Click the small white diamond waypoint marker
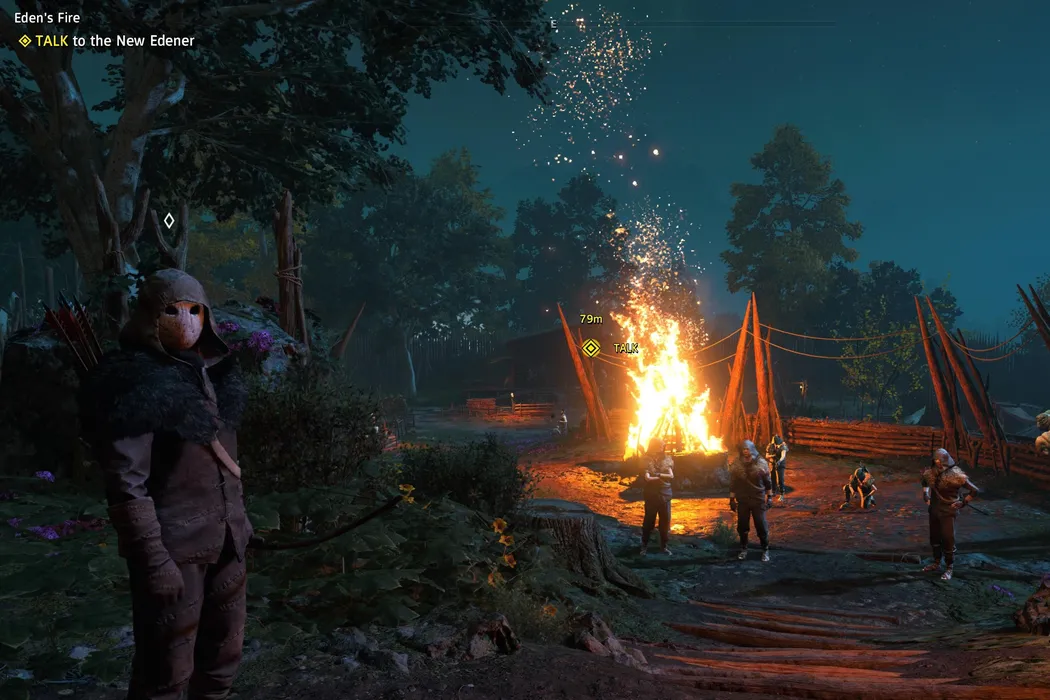This screenshot has width=1050, height=700. pyautogui.click(x=169, y=220)
